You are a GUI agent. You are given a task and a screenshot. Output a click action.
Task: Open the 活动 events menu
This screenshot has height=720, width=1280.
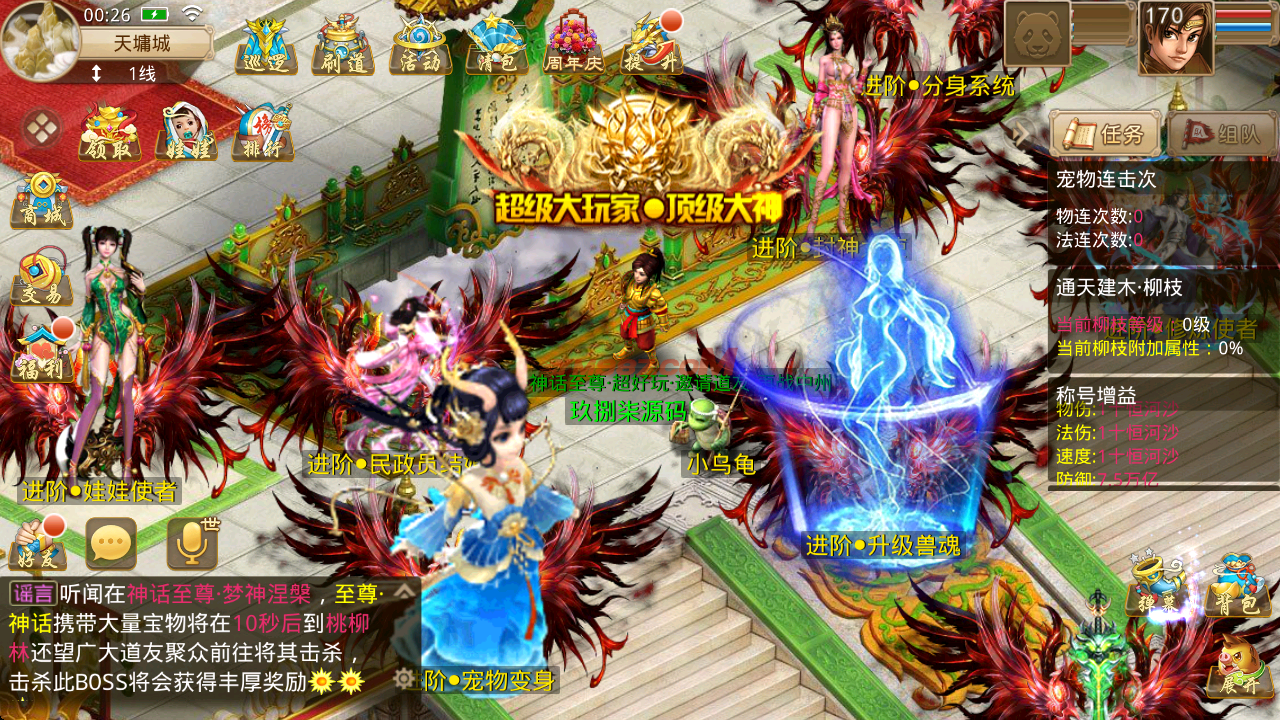420,46
